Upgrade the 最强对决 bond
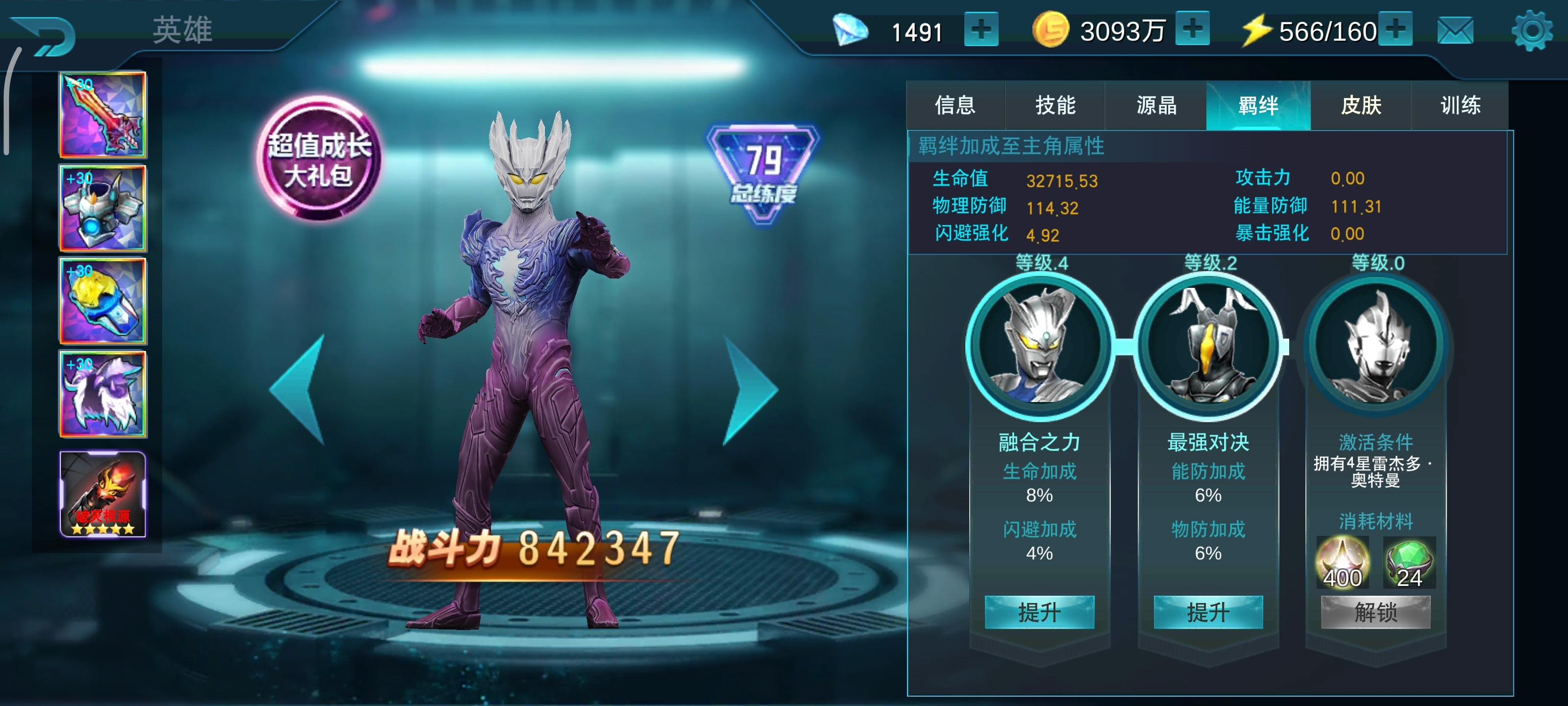Screen dimensions: 1568x706 coord(1208,611)
